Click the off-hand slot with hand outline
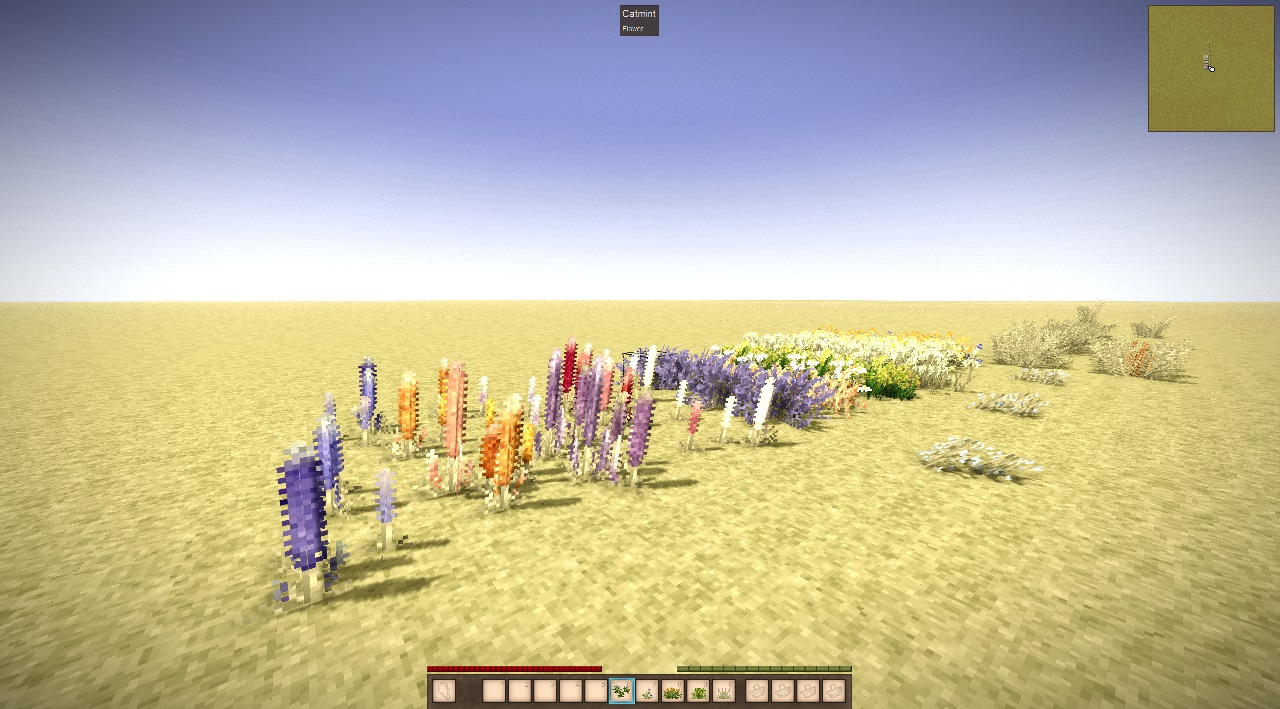This screenshot has height=709, width=1280. (444, 691)
